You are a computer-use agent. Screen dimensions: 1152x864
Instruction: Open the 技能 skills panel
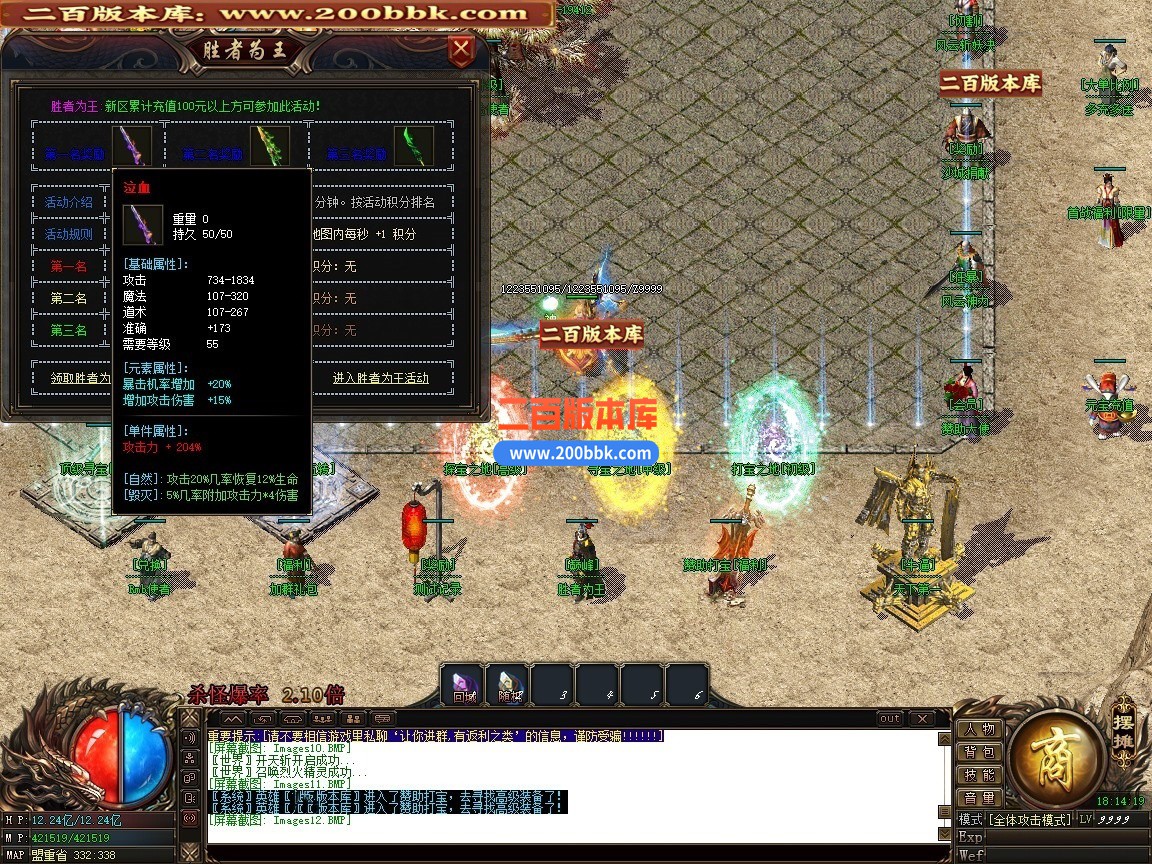tap(979, 775)
